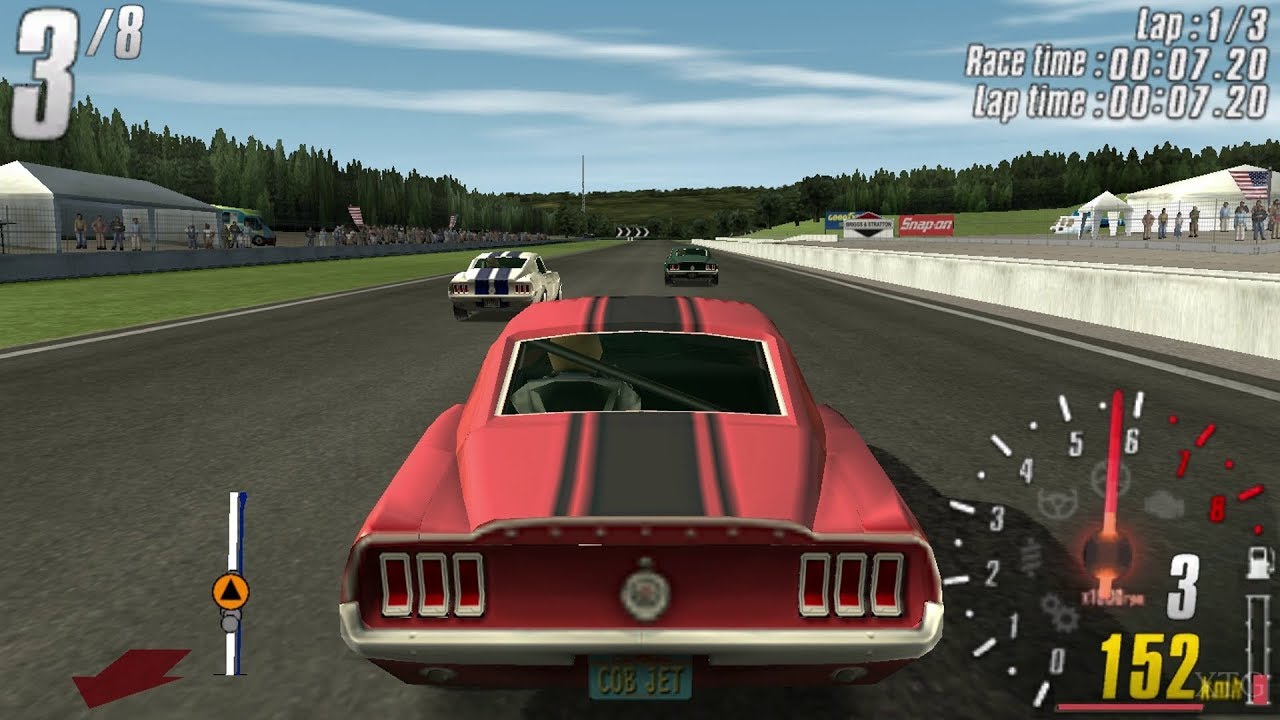The width and height of the screenshot is (1280, 720).
Task: Click the steering wheel damage icon
Action: point(1056,502)
